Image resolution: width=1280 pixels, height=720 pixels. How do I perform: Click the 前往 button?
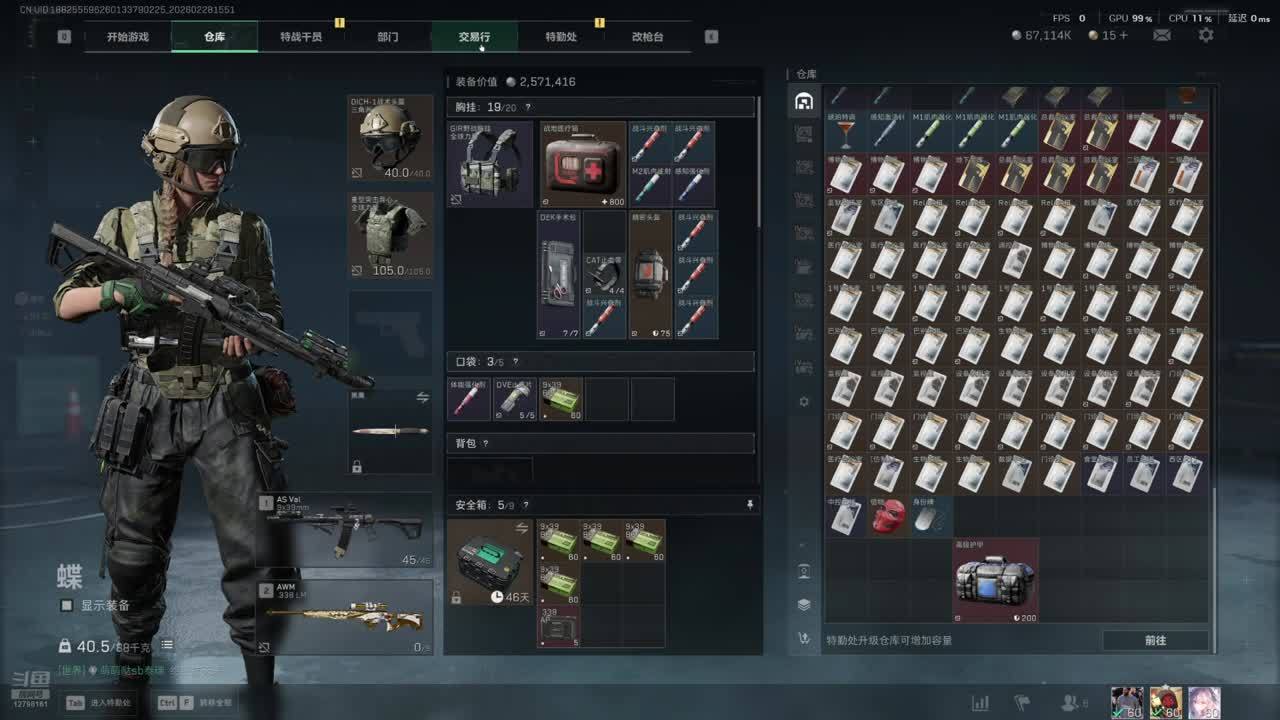[x=1155, y=640]
